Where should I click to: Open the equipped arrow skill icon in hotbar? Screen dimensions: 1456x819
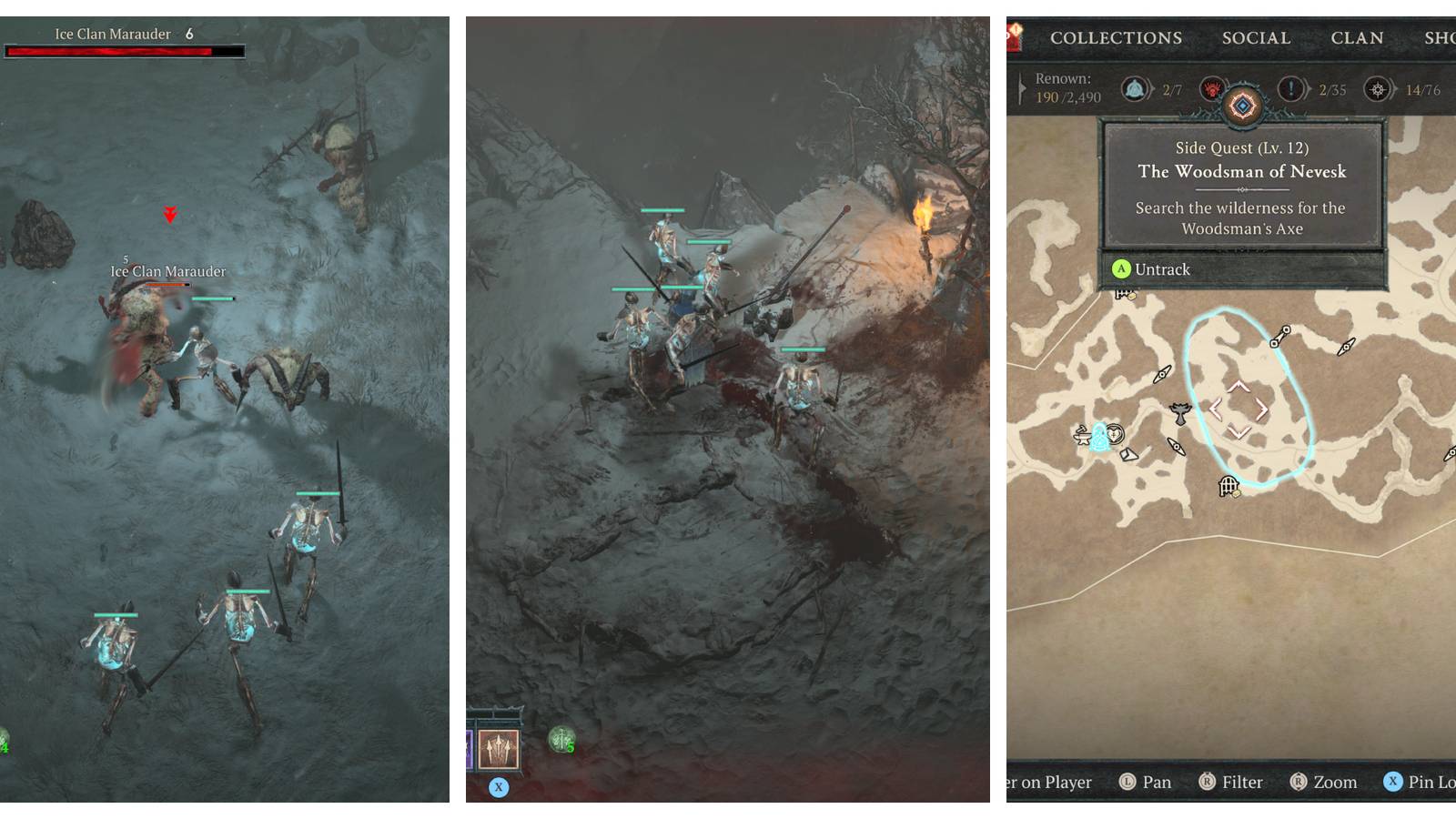tap(497, 749)
